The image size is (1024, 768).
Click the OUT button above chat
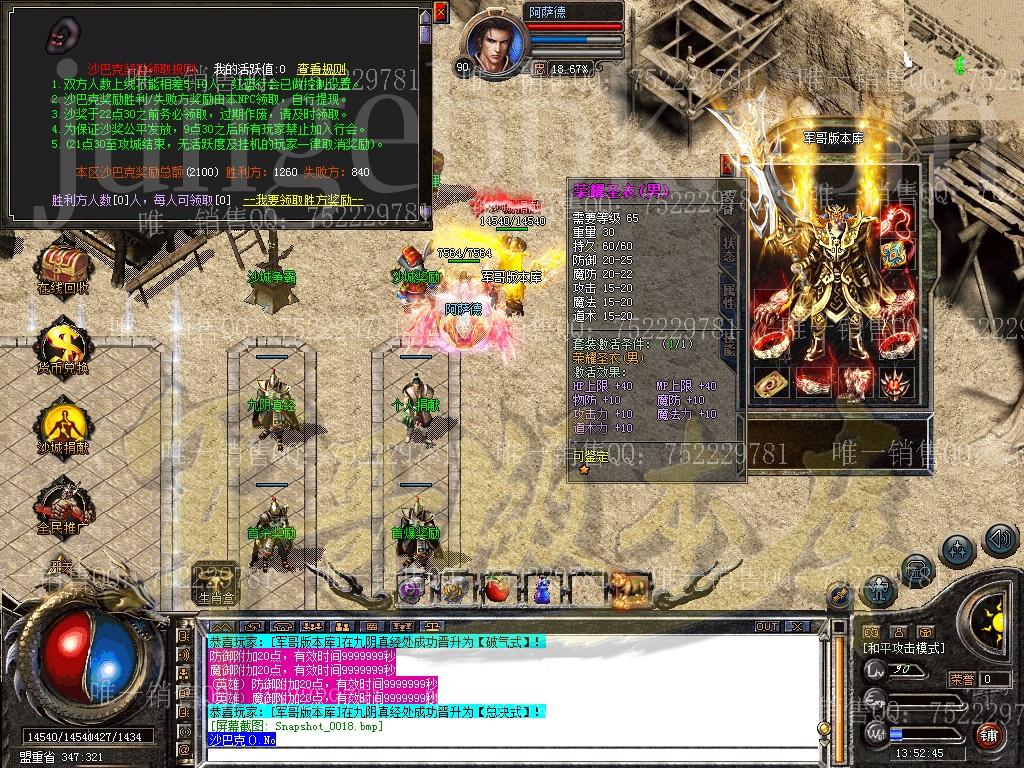767,626
